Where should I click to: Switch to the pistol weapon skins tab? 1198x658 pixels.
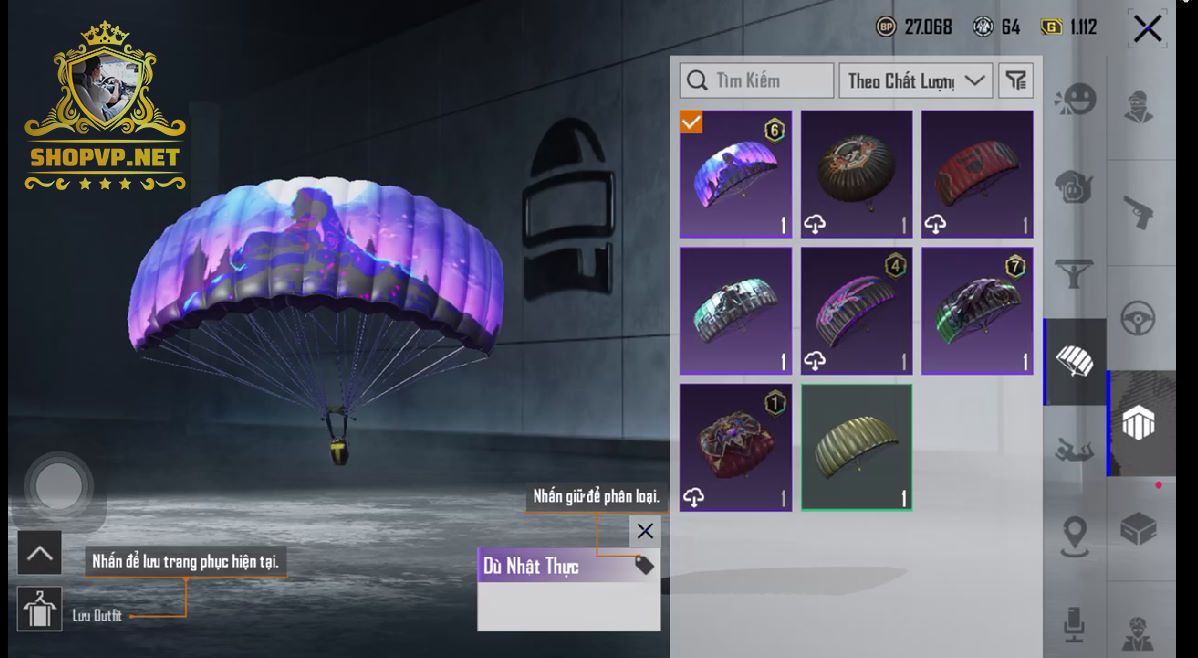1138,213
